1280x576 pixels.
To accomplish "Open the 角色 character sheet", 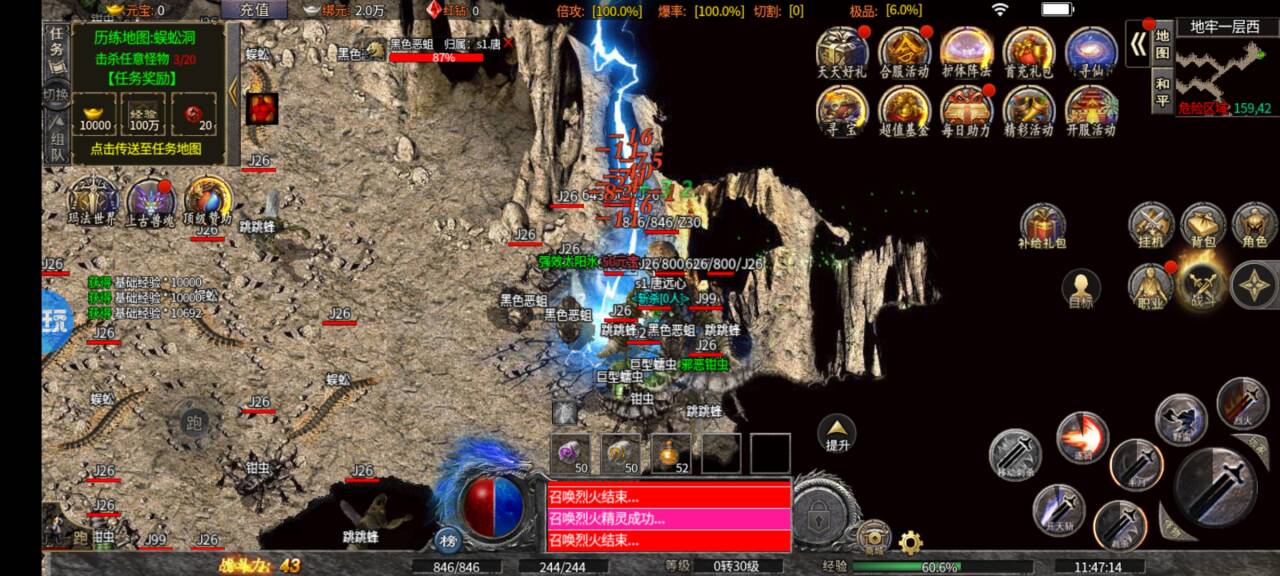I will (x=1254, y=226).
